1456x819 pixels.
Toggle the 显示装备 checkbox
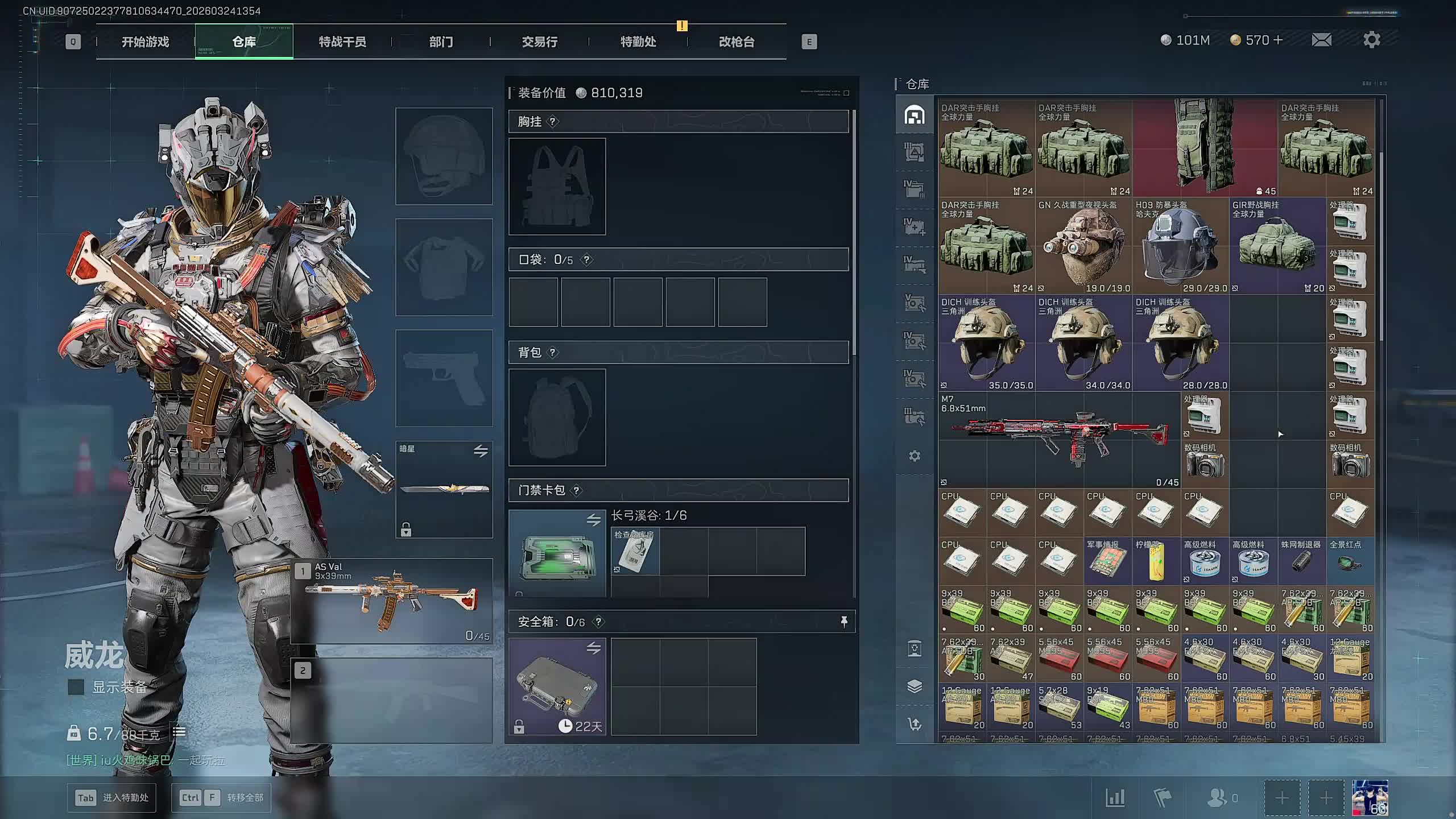pos(76,687)
